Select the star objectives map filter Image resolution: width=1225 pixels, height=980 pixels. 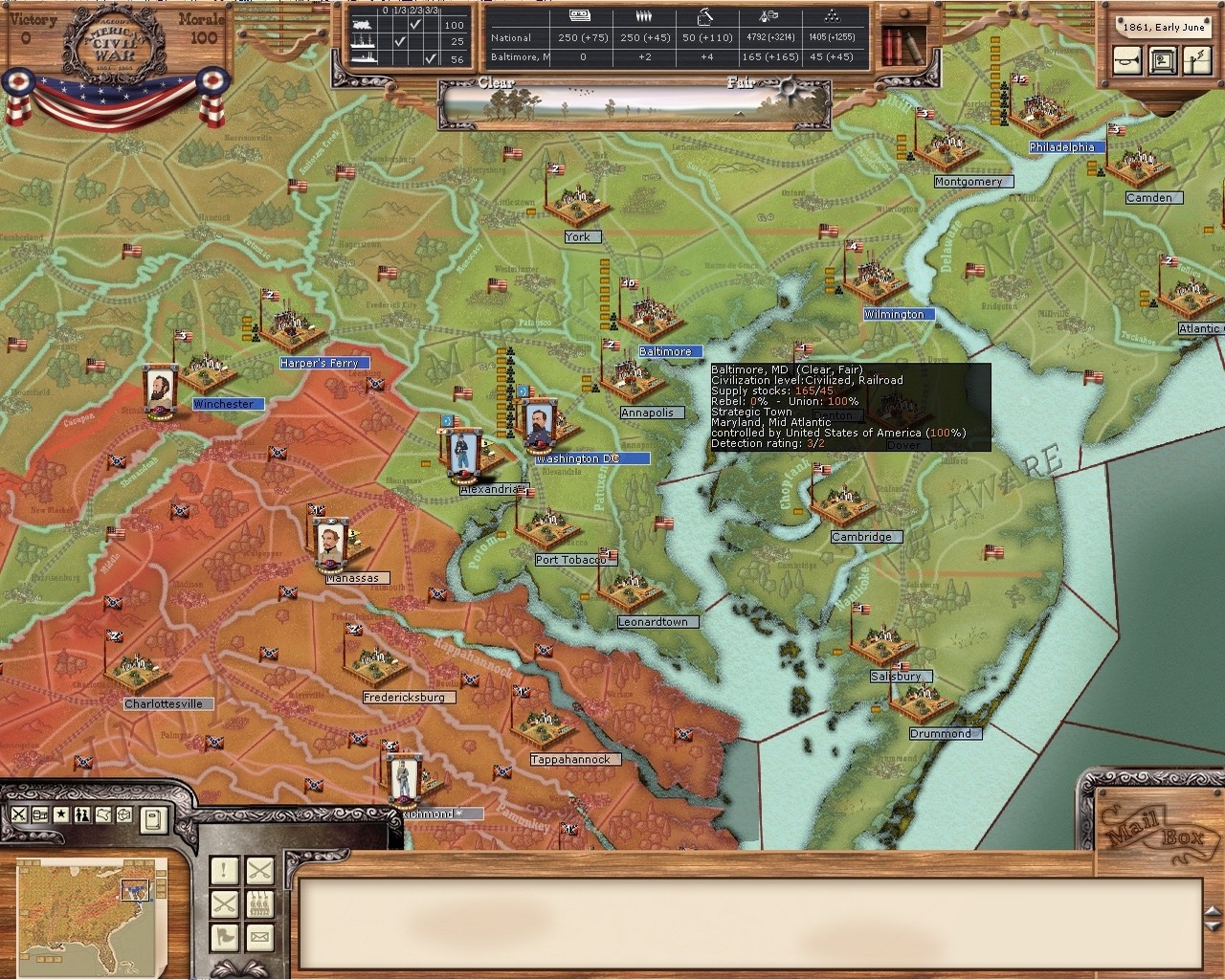[61, 814]
